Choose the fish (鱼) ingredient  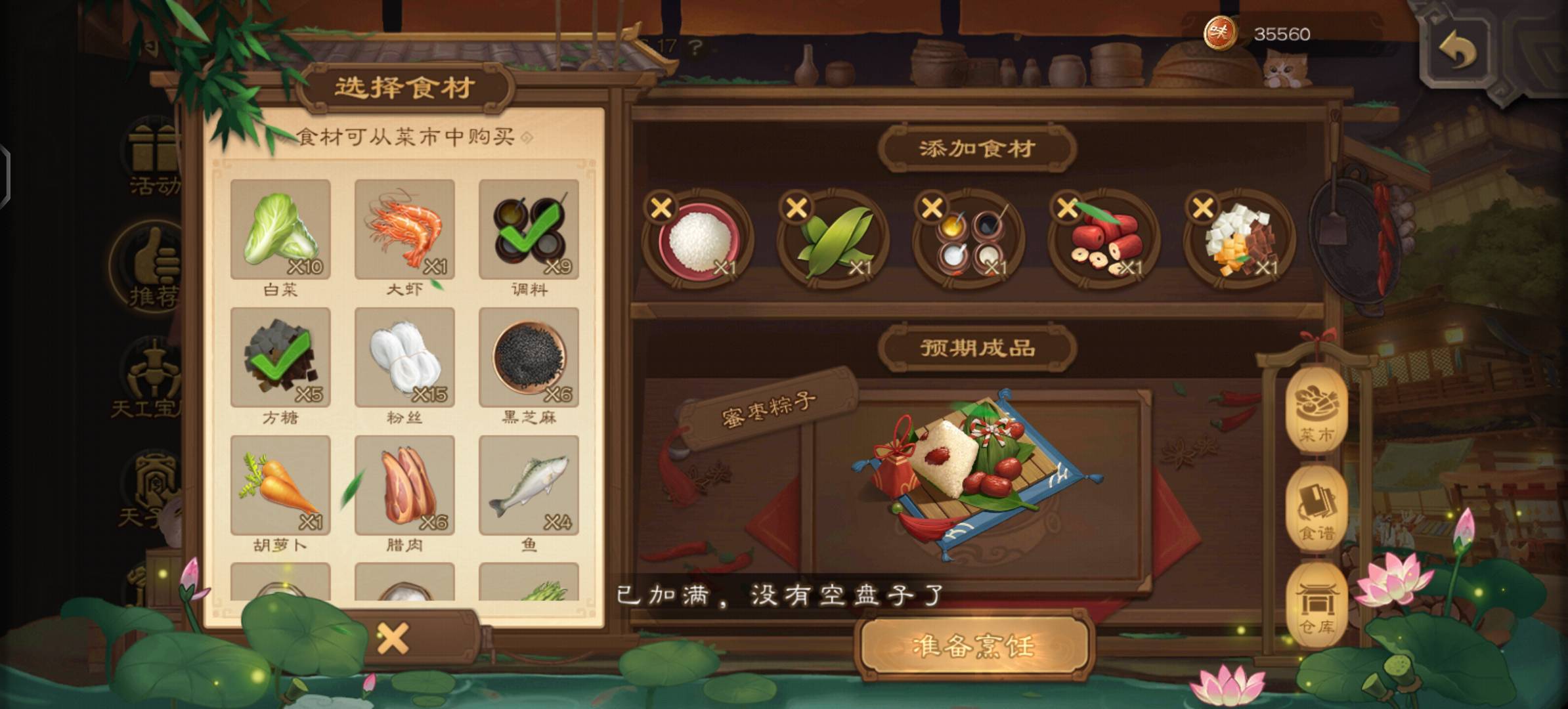tap(529, 485)
